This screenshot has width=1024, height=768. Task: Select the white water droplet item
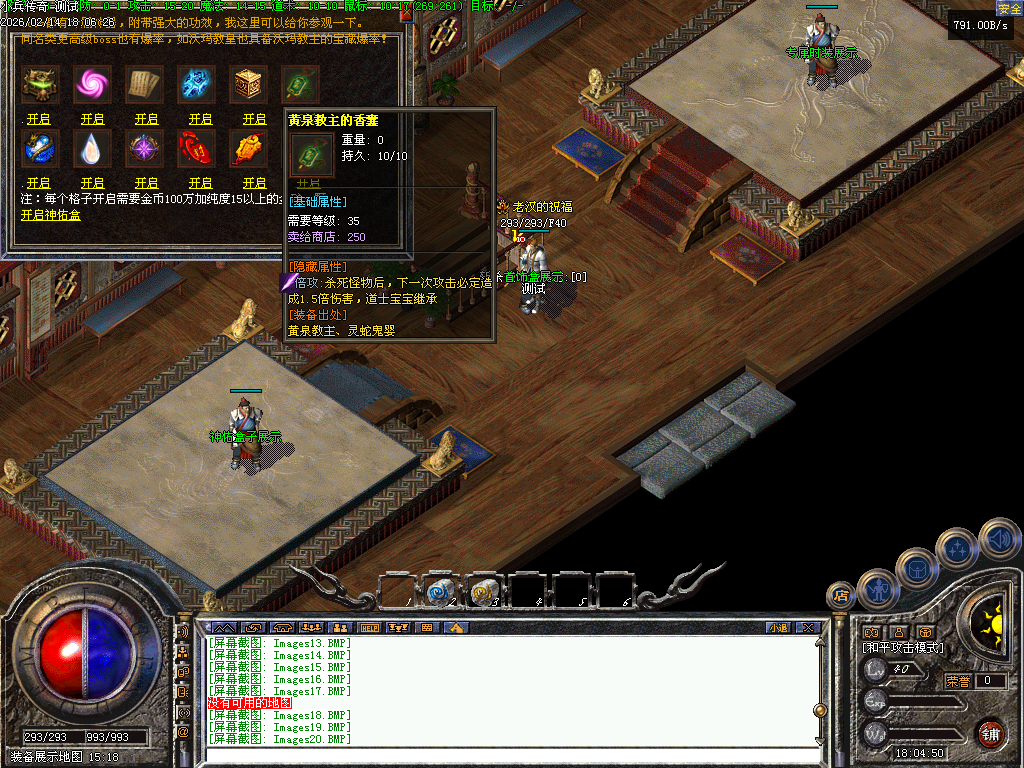(93, 149)
